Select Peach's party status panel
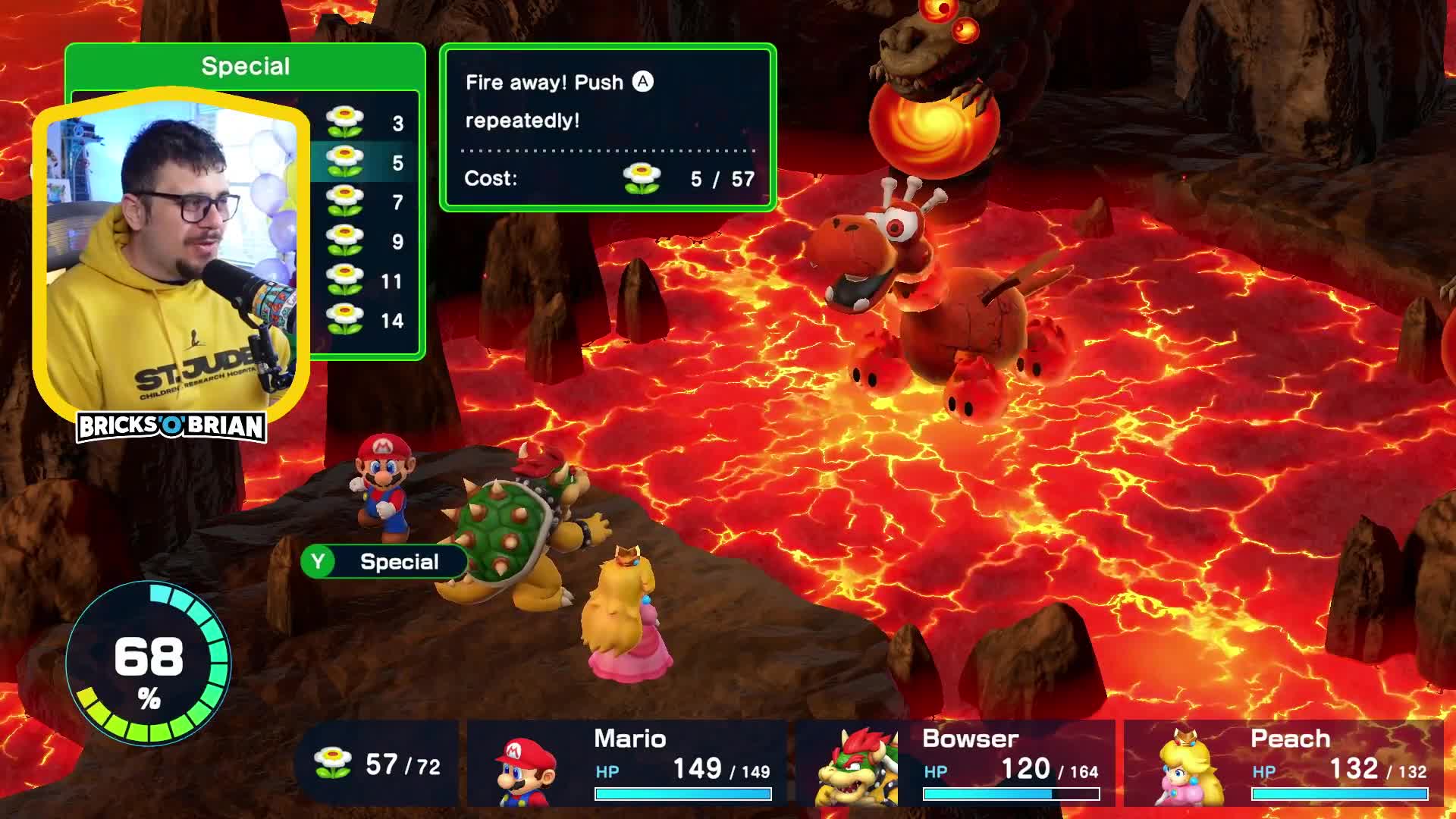The image size is (1456, 819). tap(1285, 763)
